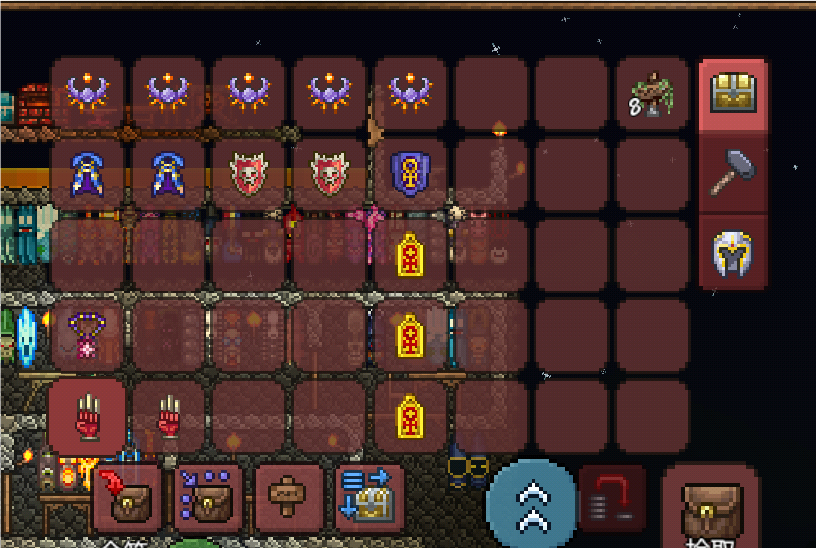Rename chest using the wooden sign button
Viewport: 816px width, 548px height.
288,497
